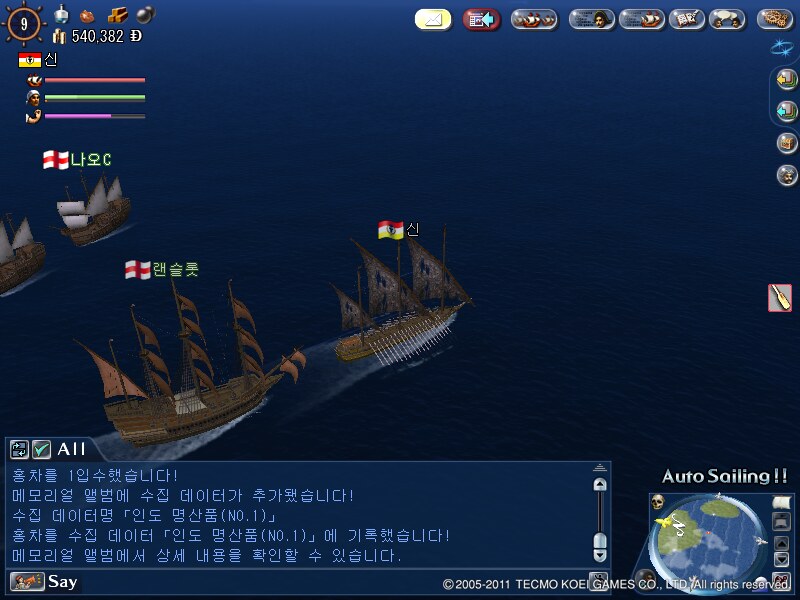Click the yellow arrow round icon
The height and width of the screenshot is (600, 800).
click(787, 80)
